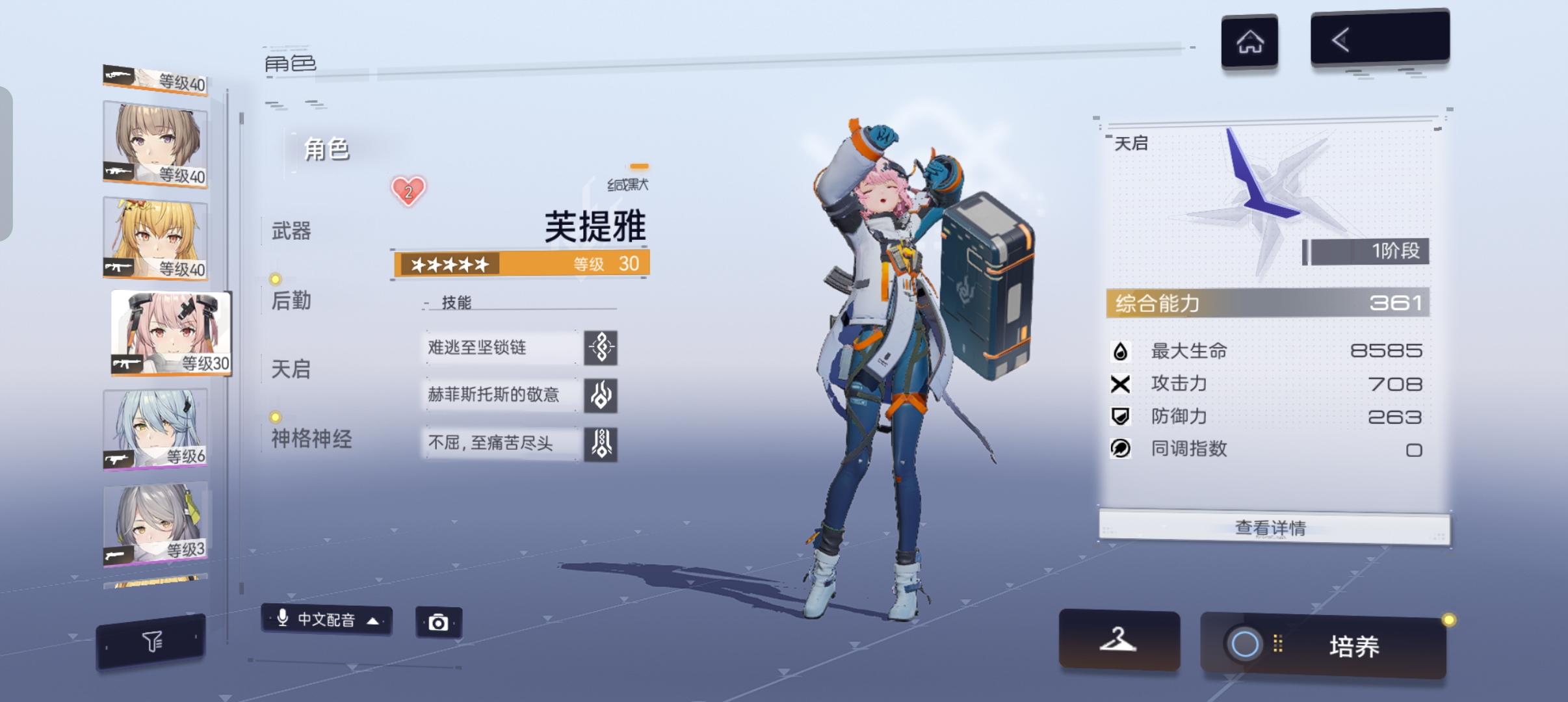Expand the 中文配音 voice dropdown
Image resolution: width=1568 pixels, height=702 pixels.
coord(325,621)
